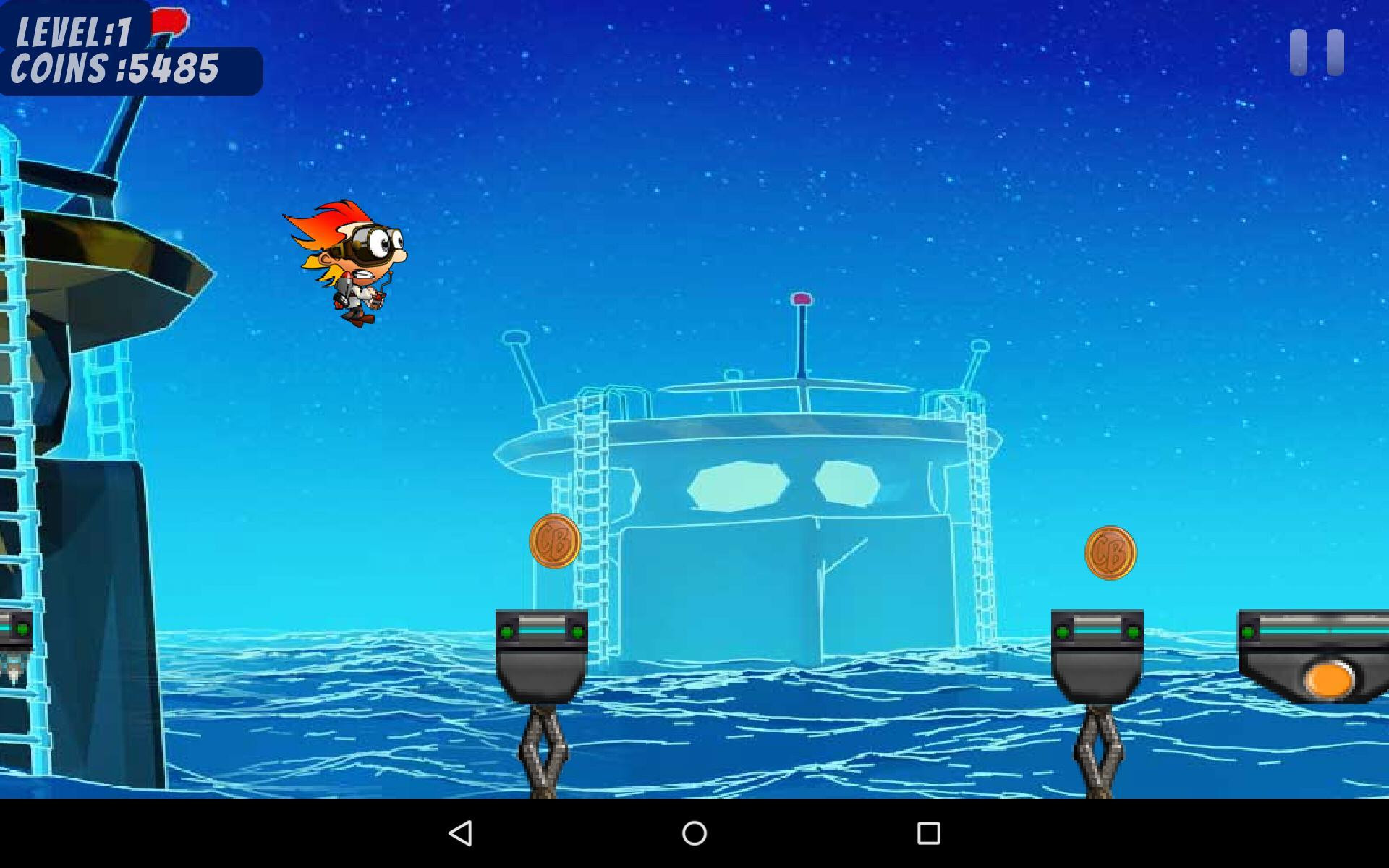Image resolution: width=1389 pixels, height=868 pixels.
Task: Enable the green indicator on the far-left platform edge
Action: [x=22, y=628]
